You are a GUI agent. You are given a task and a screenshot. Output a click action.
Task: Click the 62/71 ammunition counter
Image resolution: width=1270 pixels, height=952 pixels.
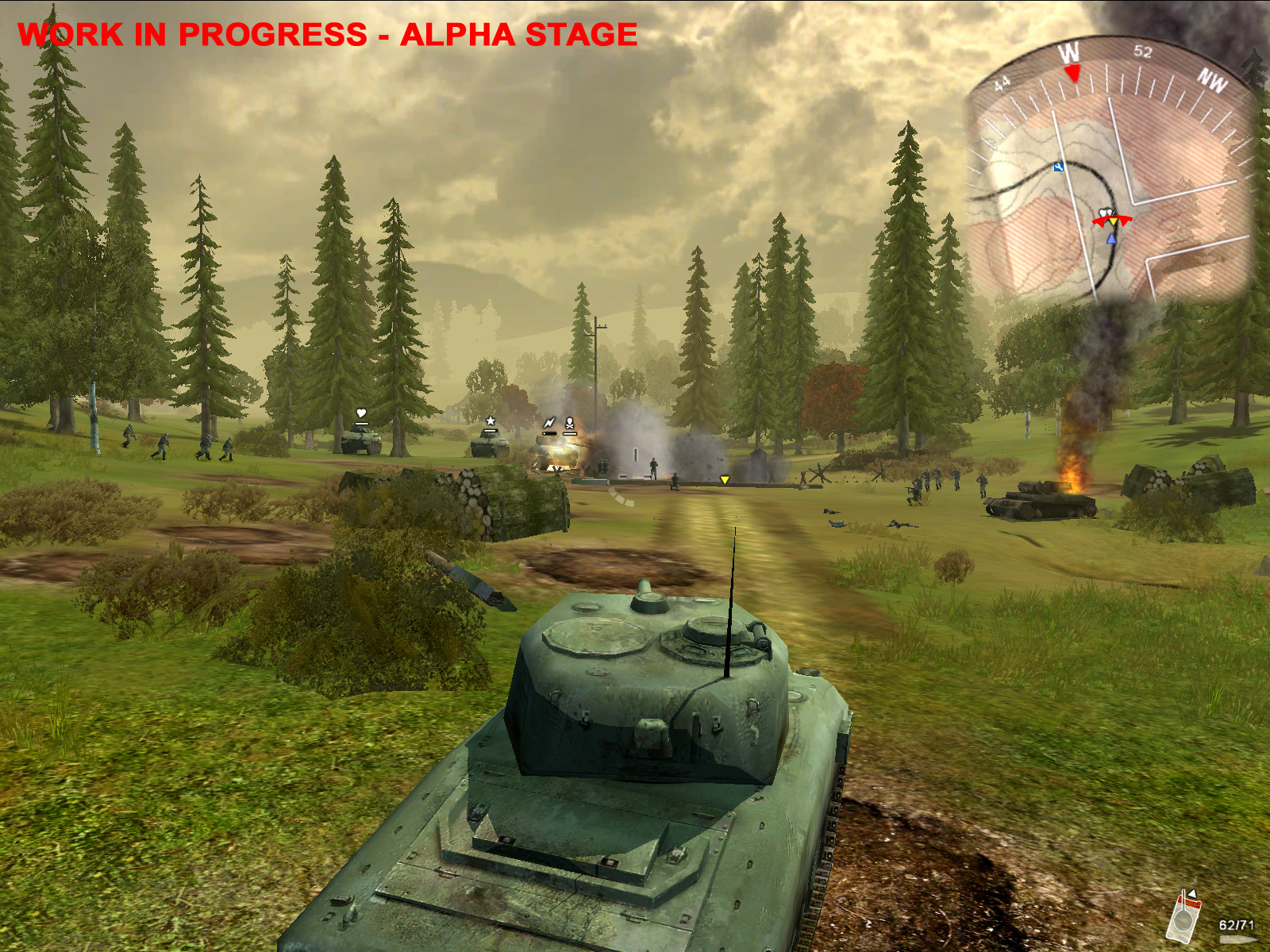(x=1236, y=923)
